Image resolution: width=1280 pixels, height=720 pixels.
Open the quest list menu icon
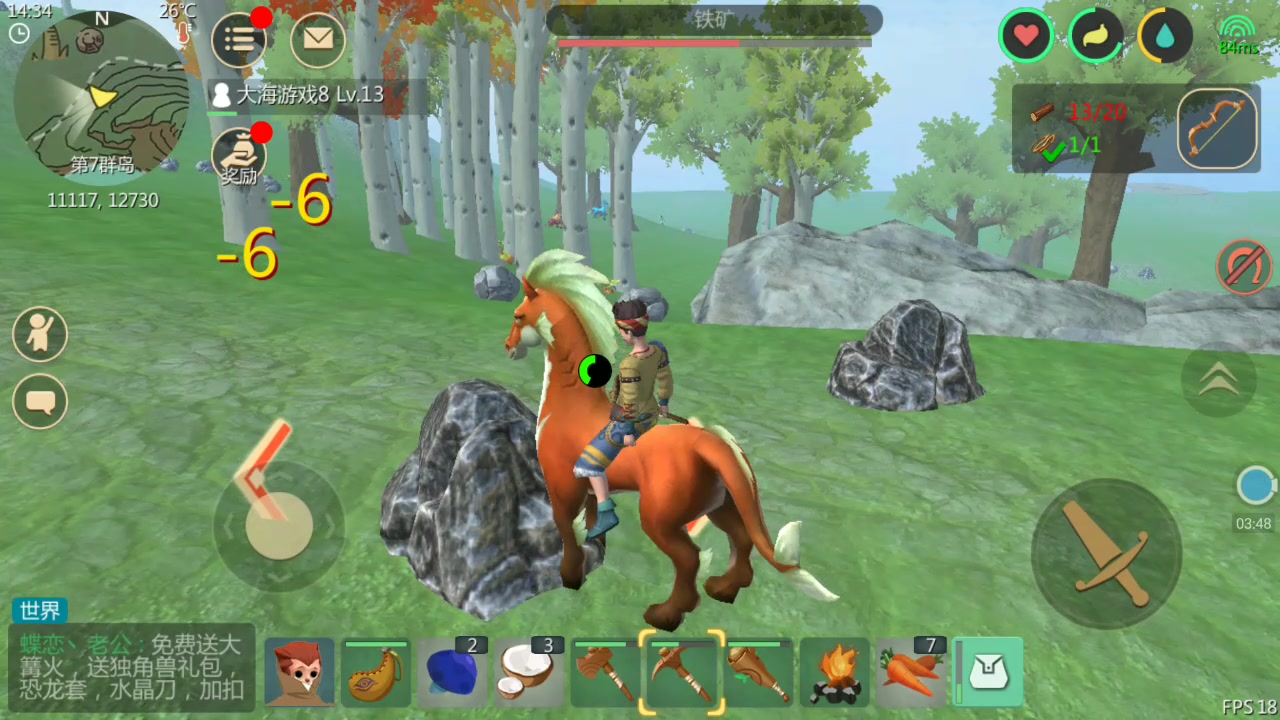239,40
